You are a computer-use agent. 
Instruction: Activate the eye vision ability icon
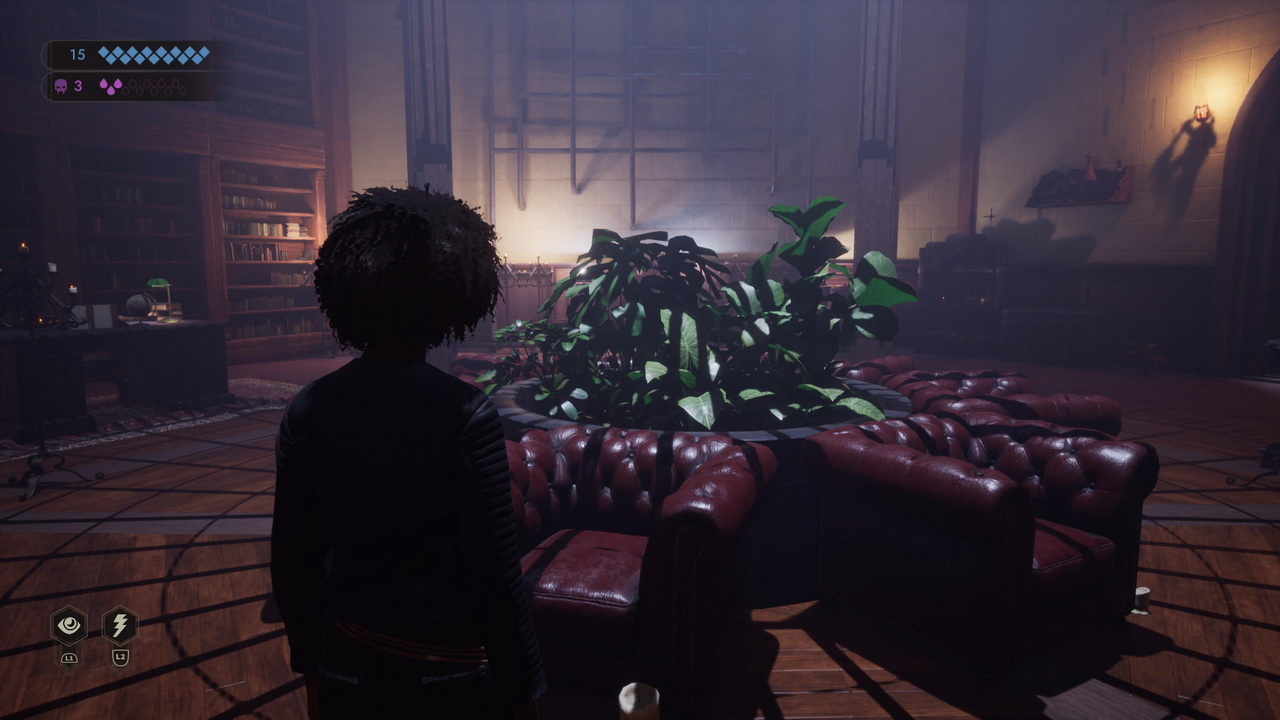(69, 626)
